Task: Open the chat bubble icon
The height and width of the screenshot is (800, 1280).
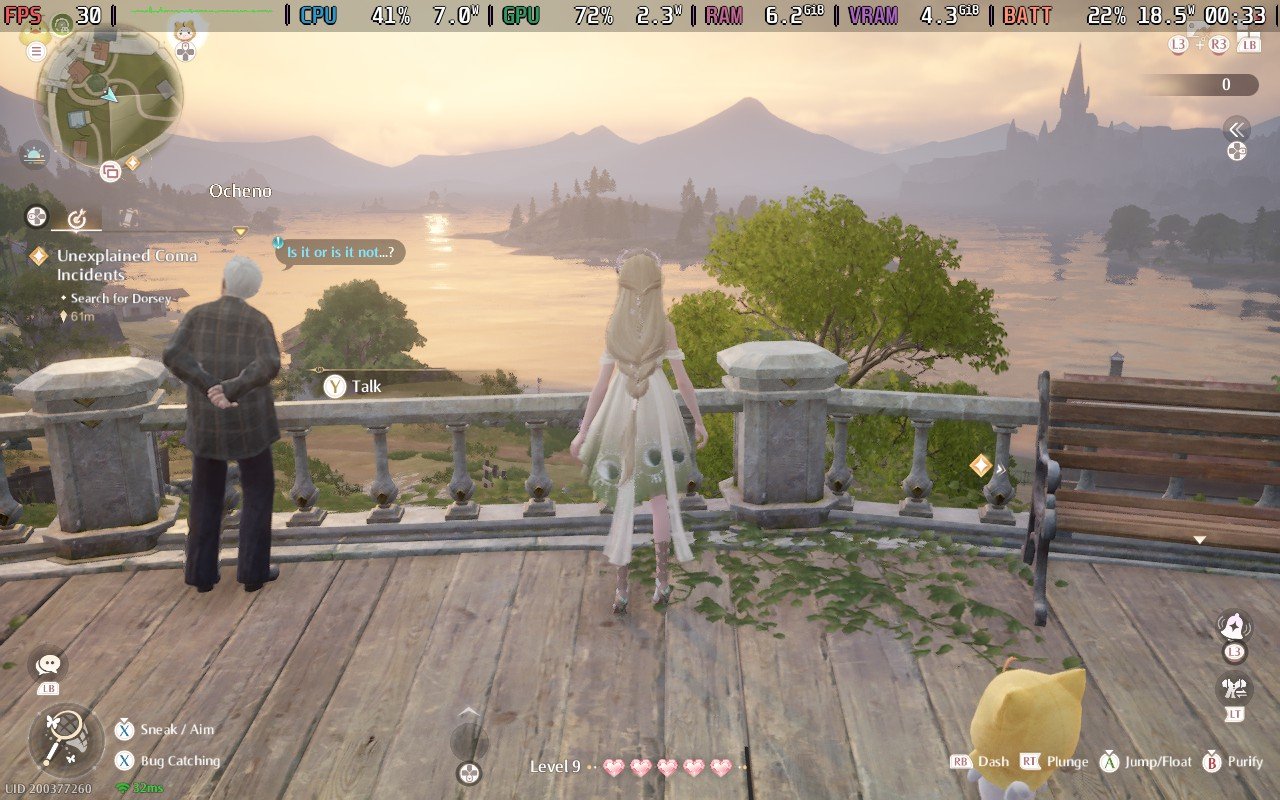Action: (48, 662)
